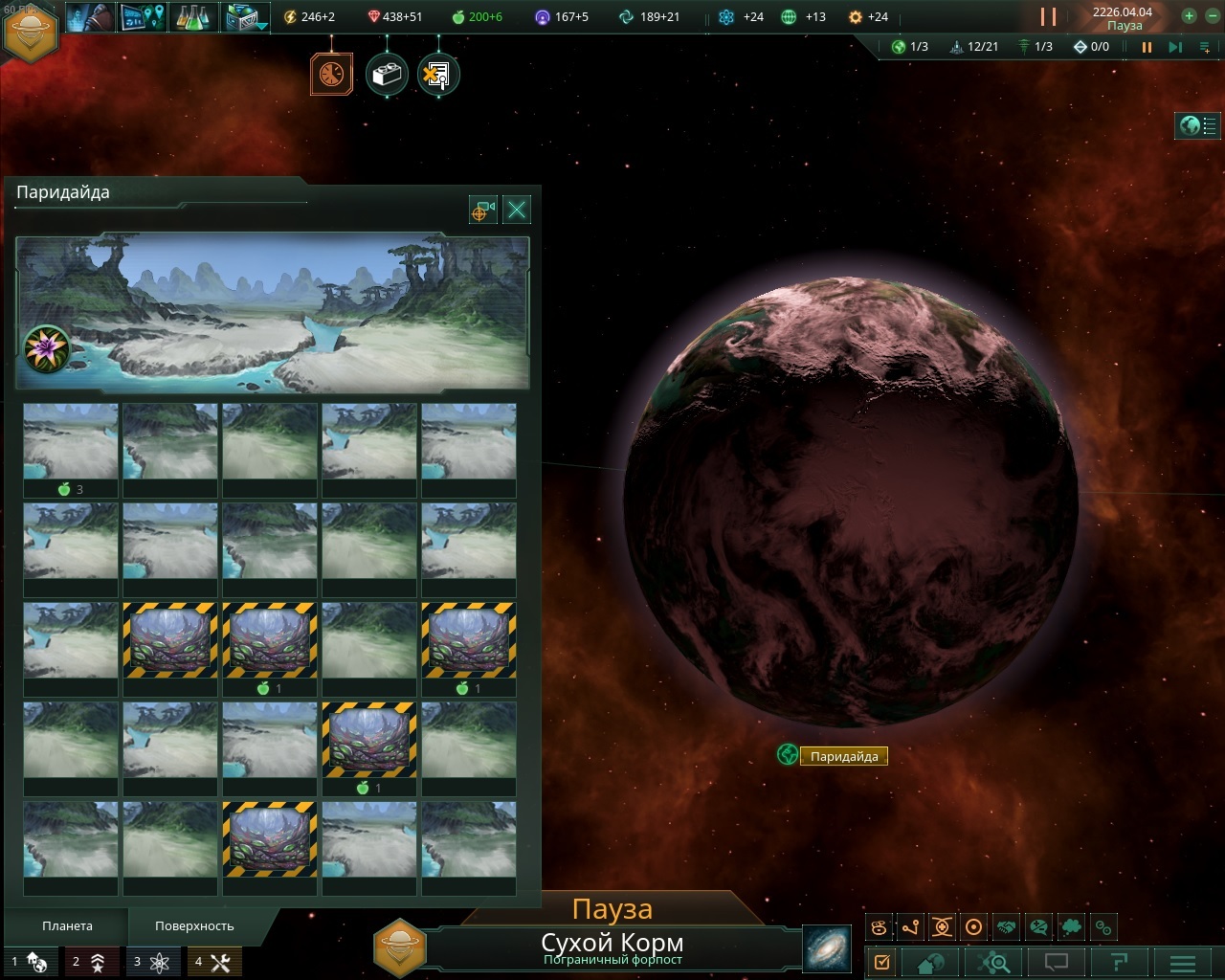Select the white brick notification icon
The width and height of the screenshot is (1225, 980).
(387, 76)
